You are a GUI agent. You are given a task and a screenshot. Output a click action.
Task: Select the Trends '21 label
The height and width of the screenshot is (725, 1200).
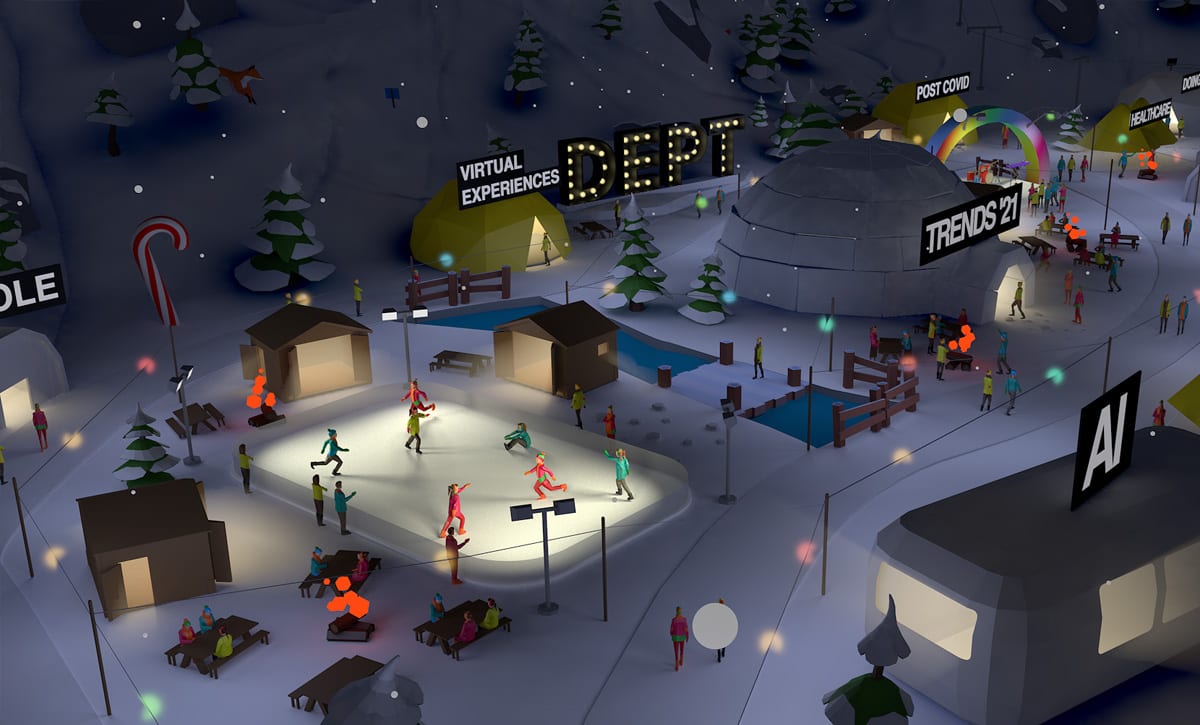tap(971, 224)
